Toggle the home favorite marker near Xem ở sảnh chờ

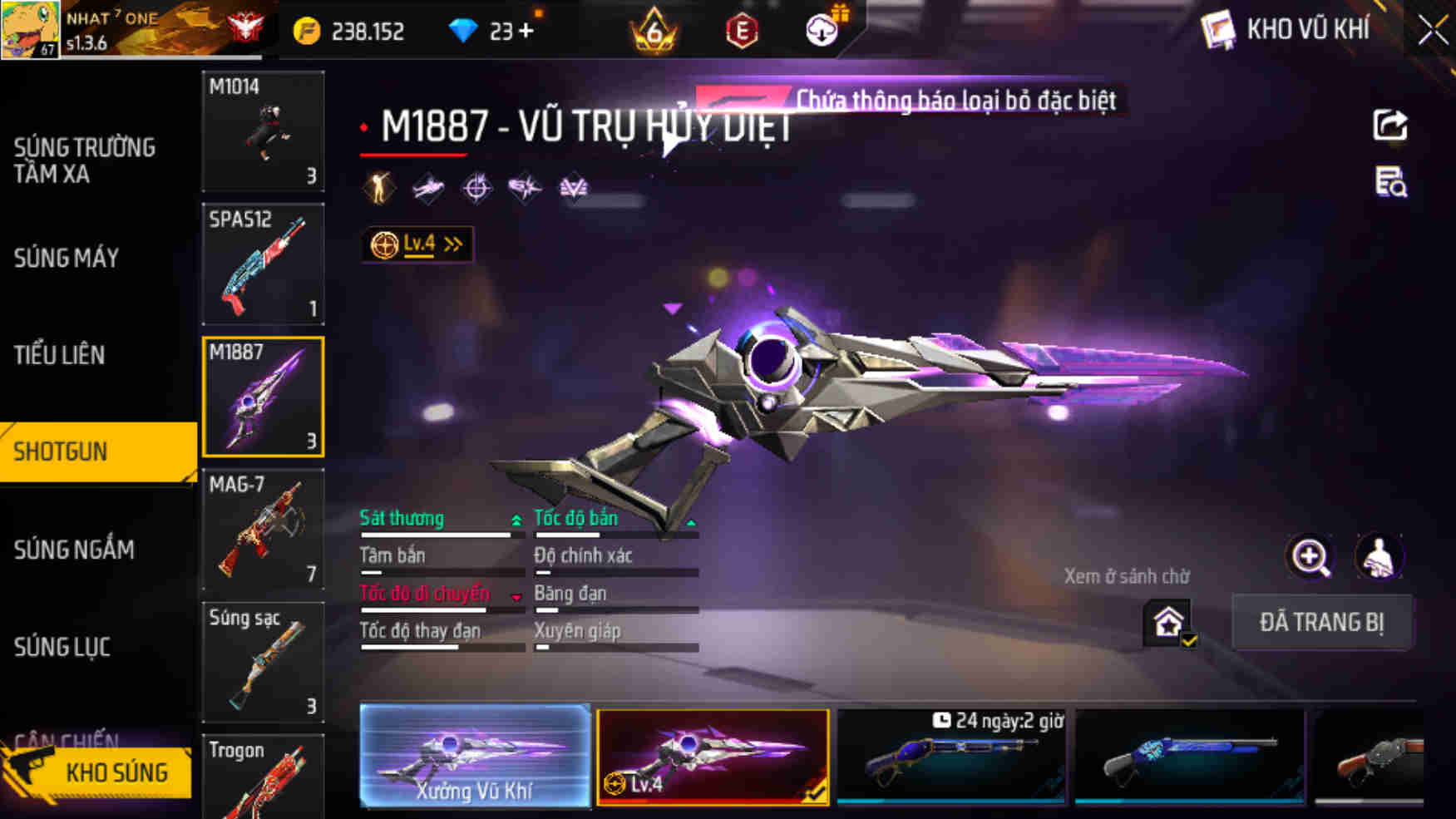pyautogui.click(x=1168, y=622)
